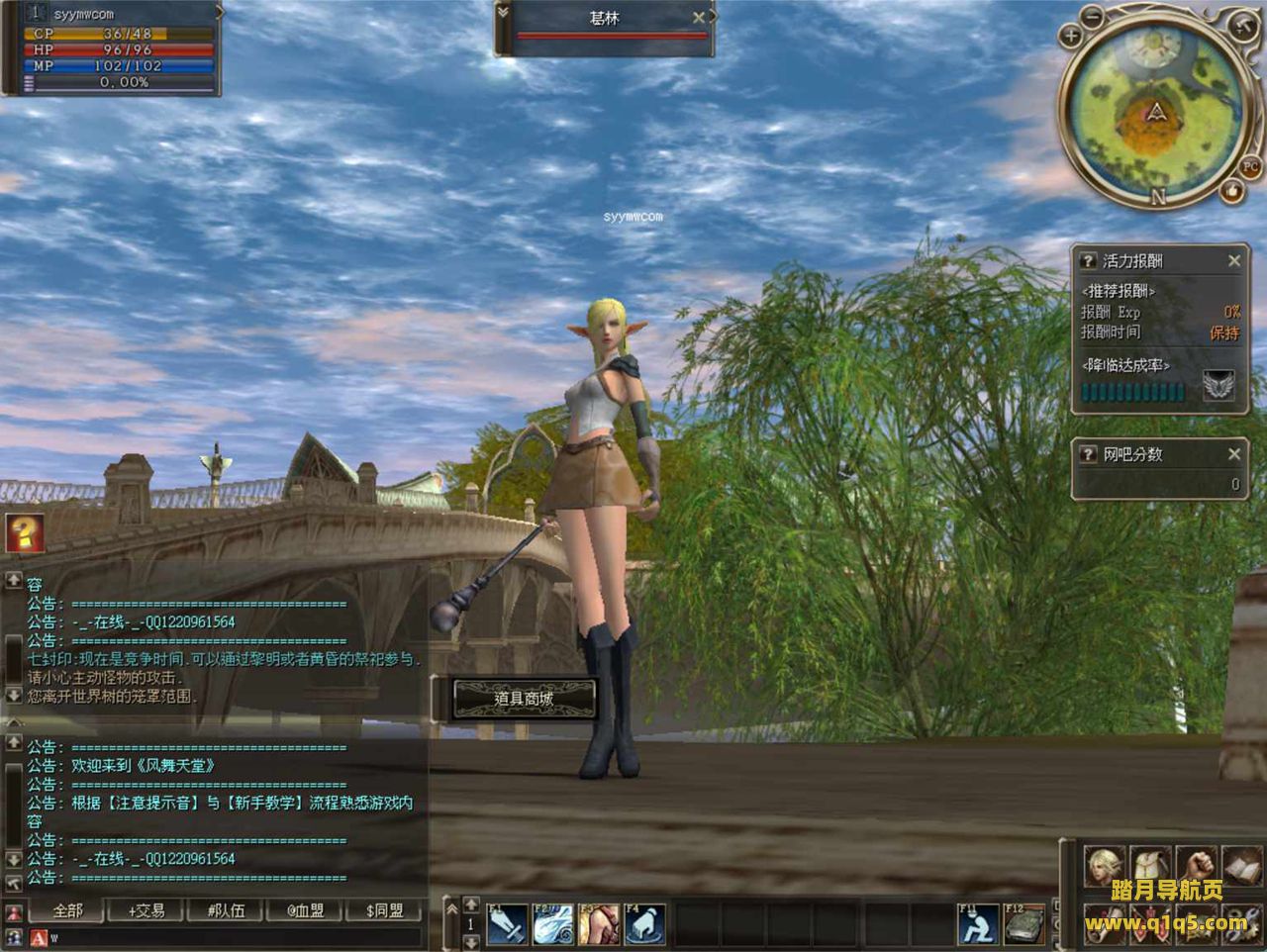Zoom in the minimap with plus button
Viewport: 1267px width, 952px height.
[1070, 37]
